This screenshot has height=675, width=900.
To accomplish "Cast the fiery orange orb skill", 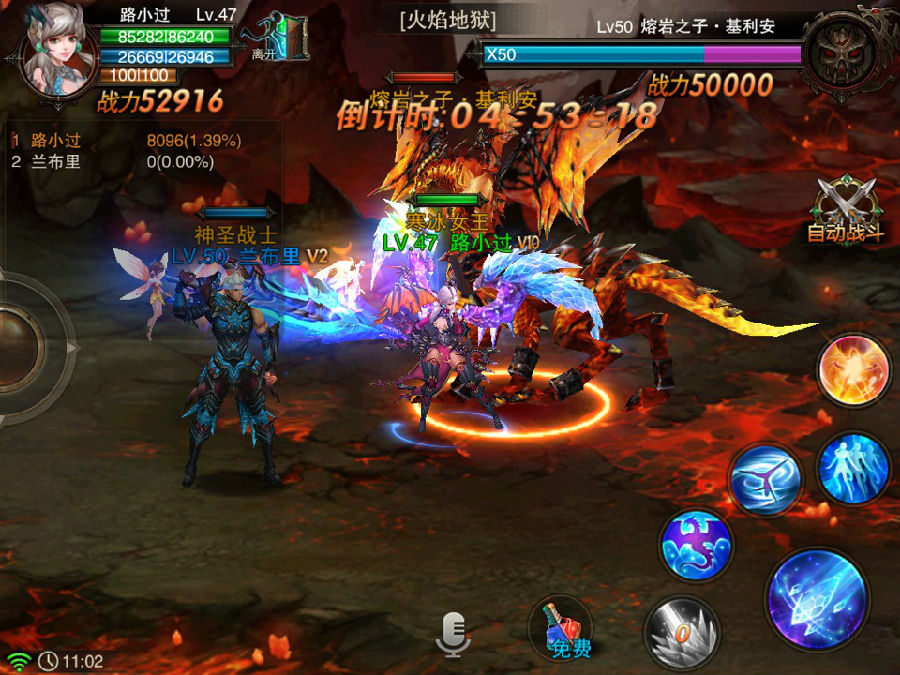I will (853, 369).
